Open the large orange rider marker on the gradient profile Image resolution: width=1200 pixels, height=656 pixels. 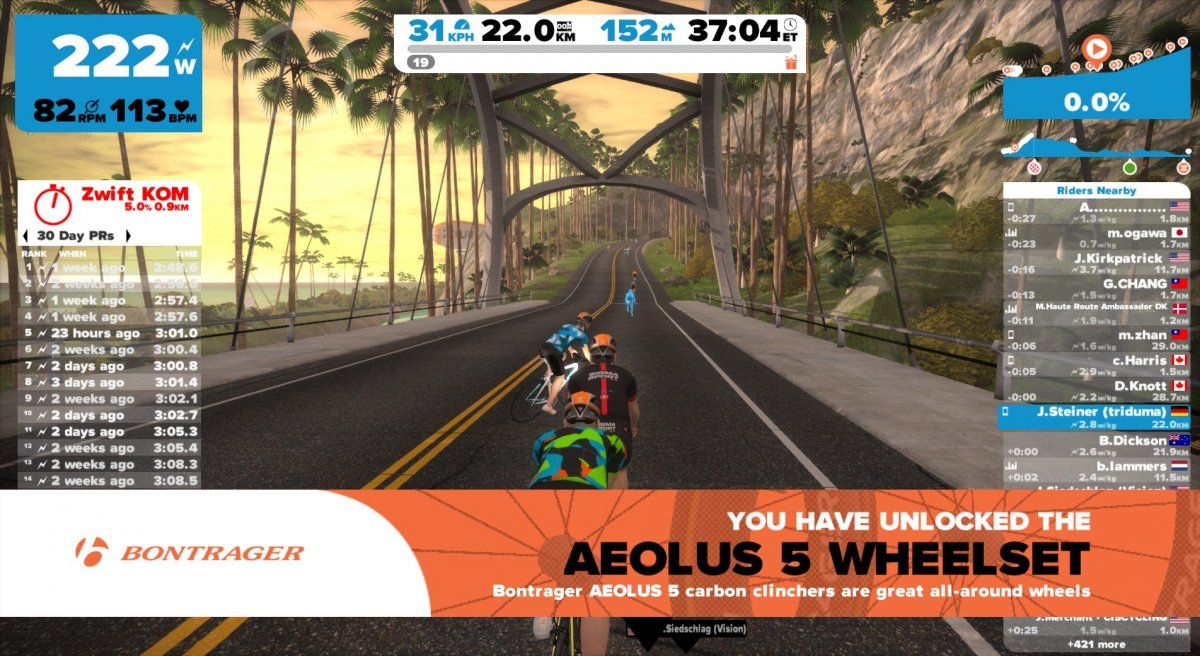pos(1097,48)
